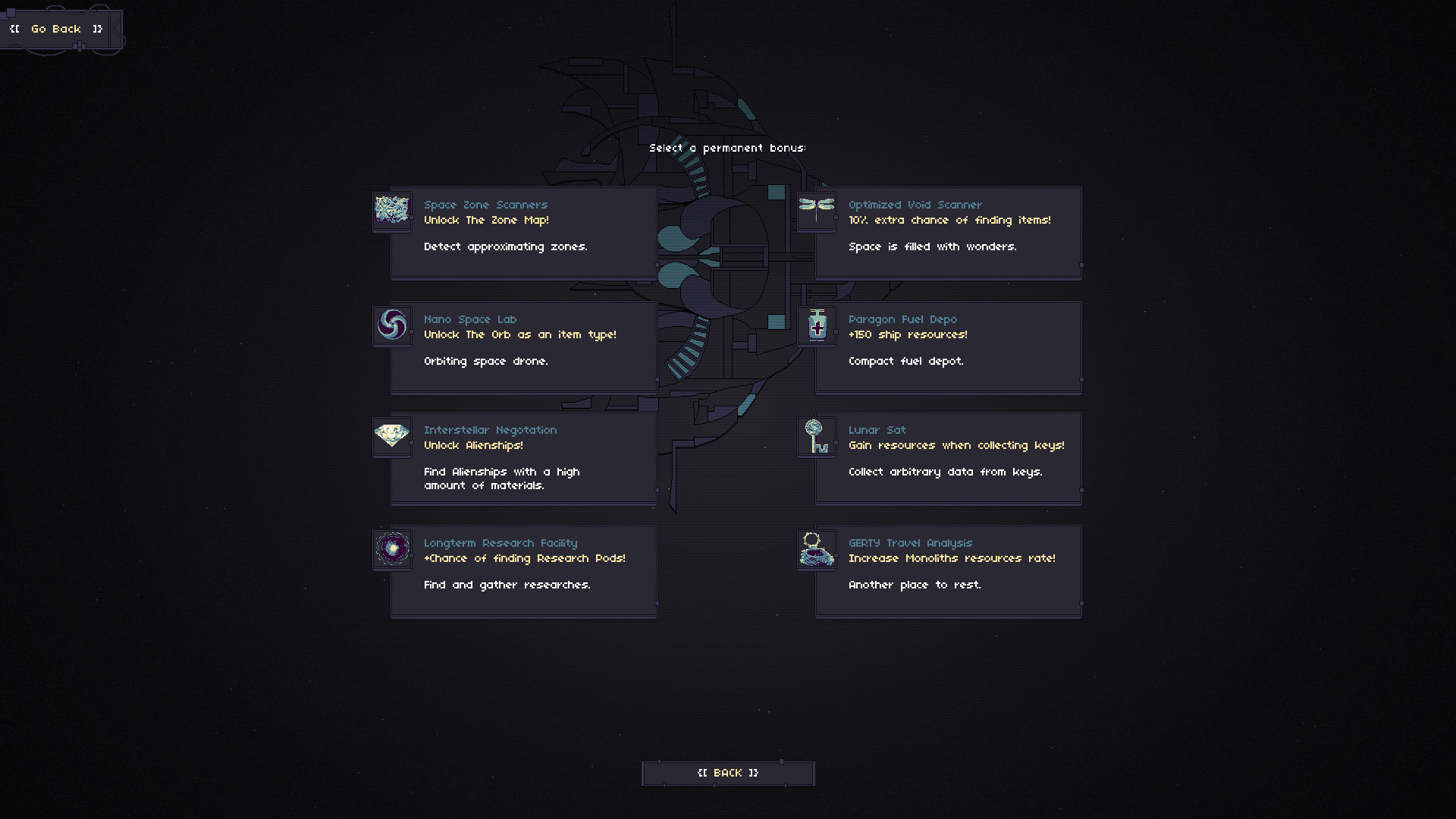Viewport: 1456px width, 819px height.
Task: Click the GERTY Travel Analysis icon
Action: coord(817,549)
